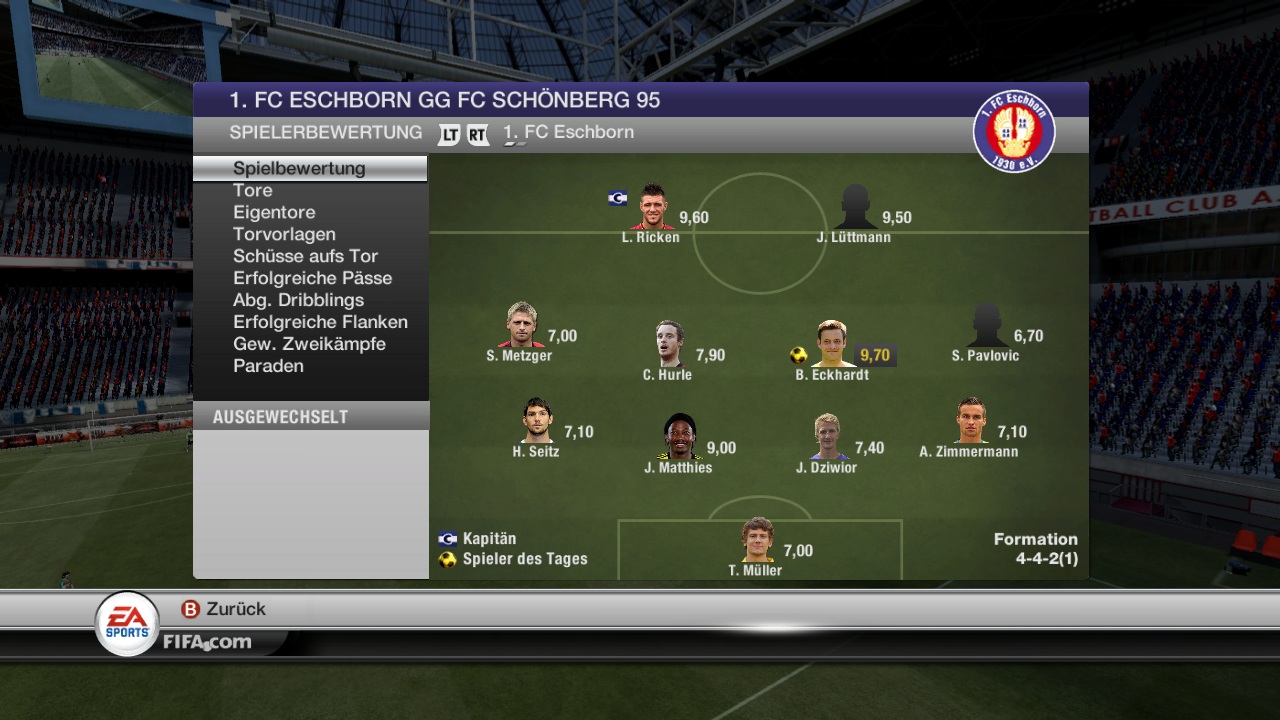
Task: Choose the Tore stat entry
Action: tap(253, 190)
